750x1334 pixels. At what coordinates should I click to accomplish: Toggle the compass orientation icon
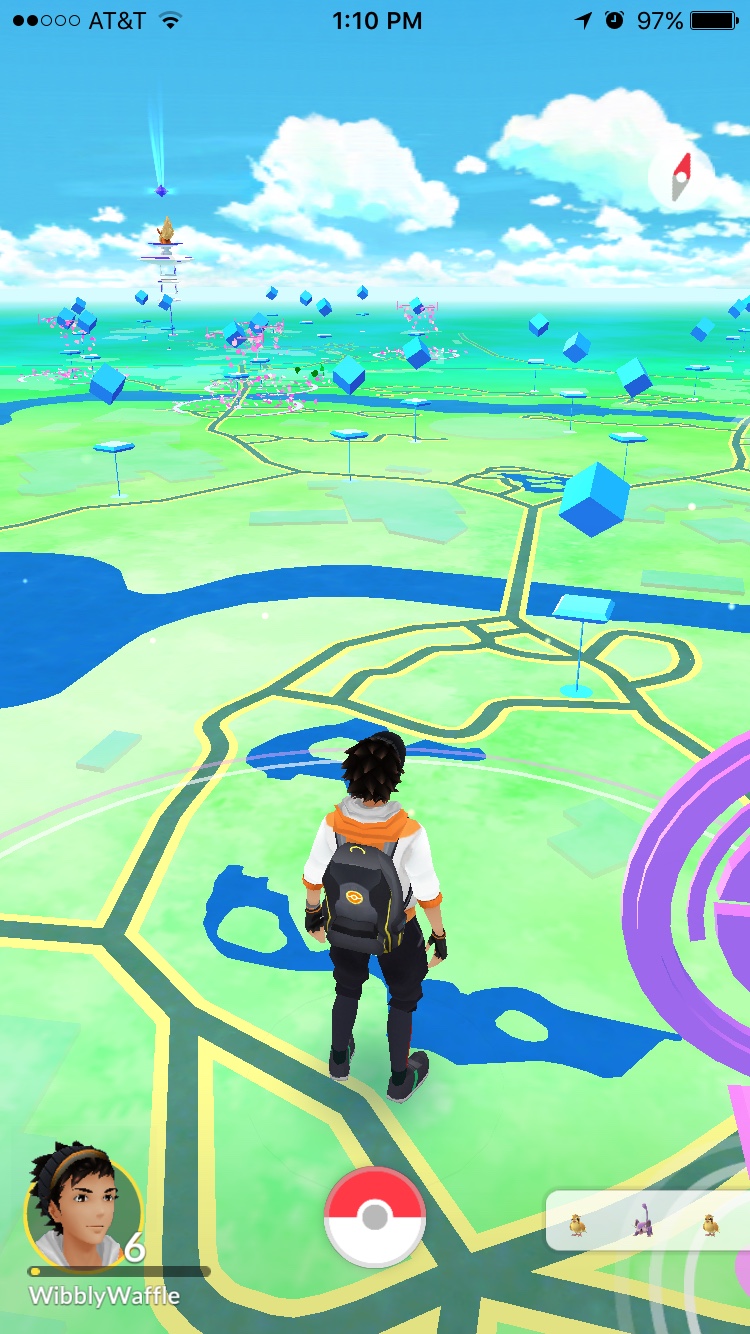(x=681, y=177)
